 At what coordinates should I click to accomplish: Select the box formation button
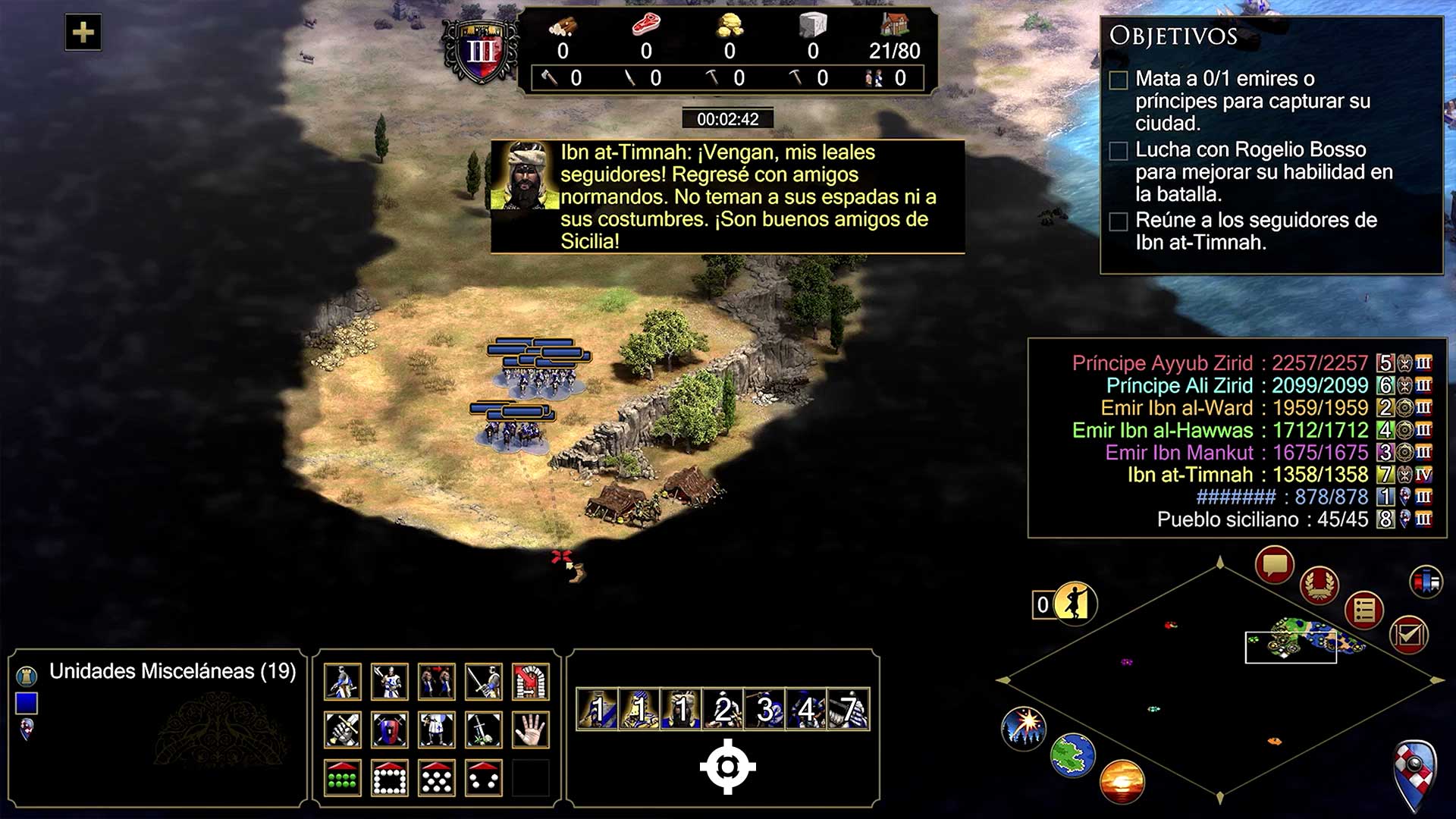390,777
